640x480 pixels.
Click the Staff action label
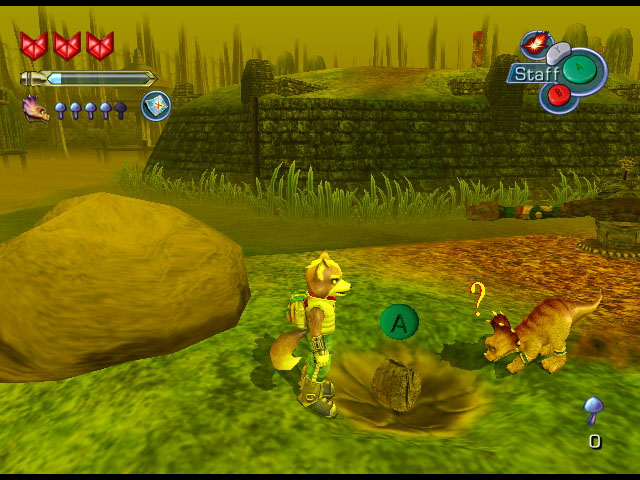click(x=536, y=74)
